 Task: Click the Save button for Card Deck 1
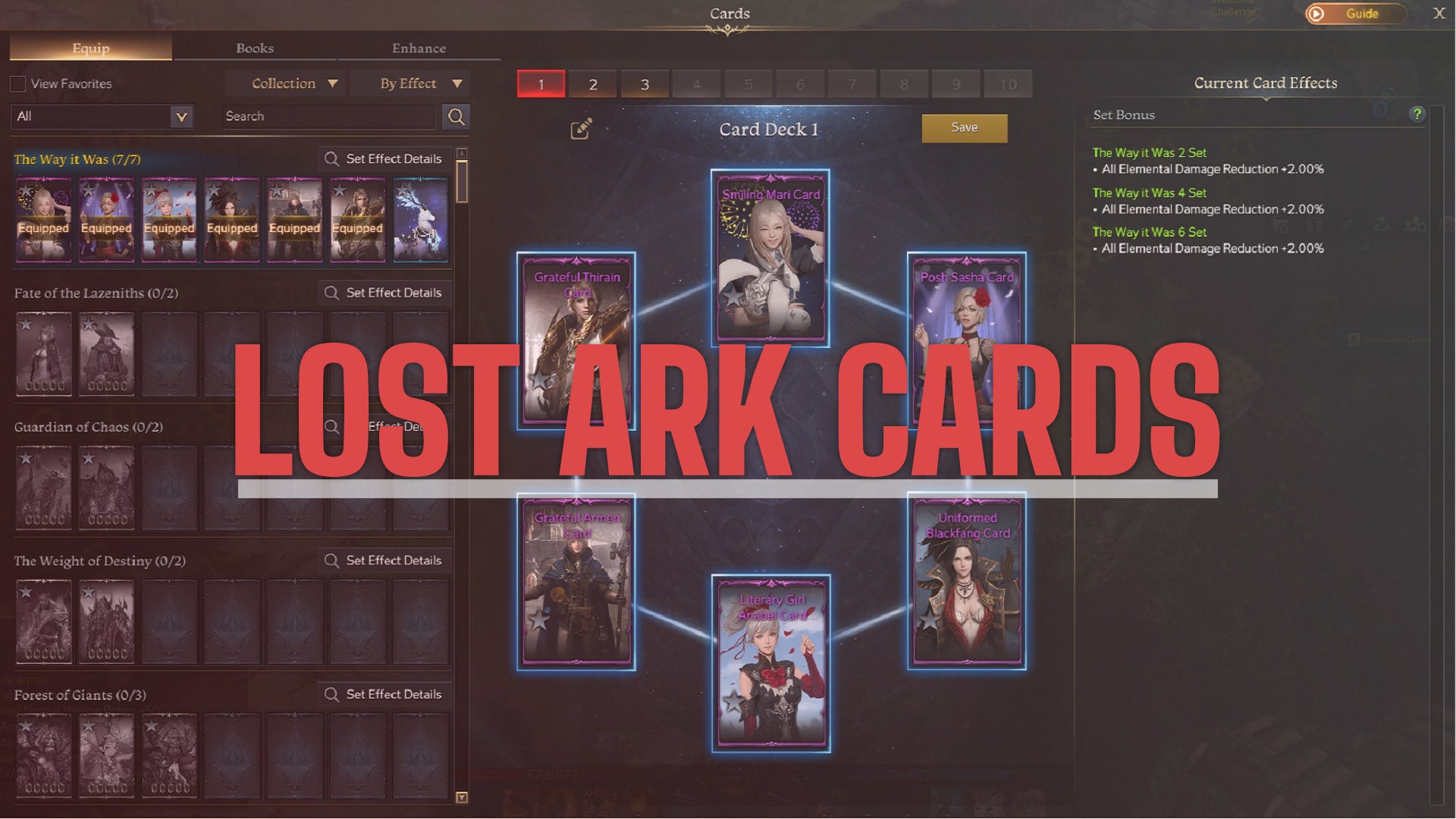964,127
